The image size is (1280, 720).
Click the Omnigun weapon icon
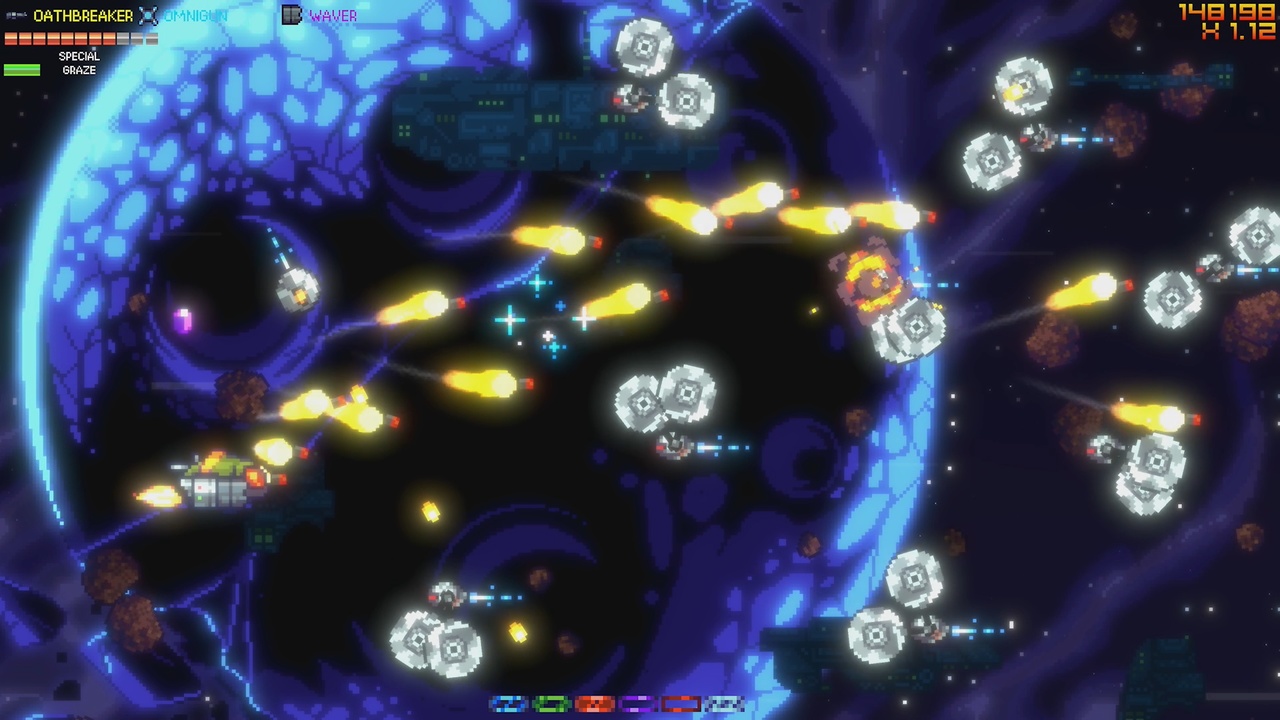147,14
